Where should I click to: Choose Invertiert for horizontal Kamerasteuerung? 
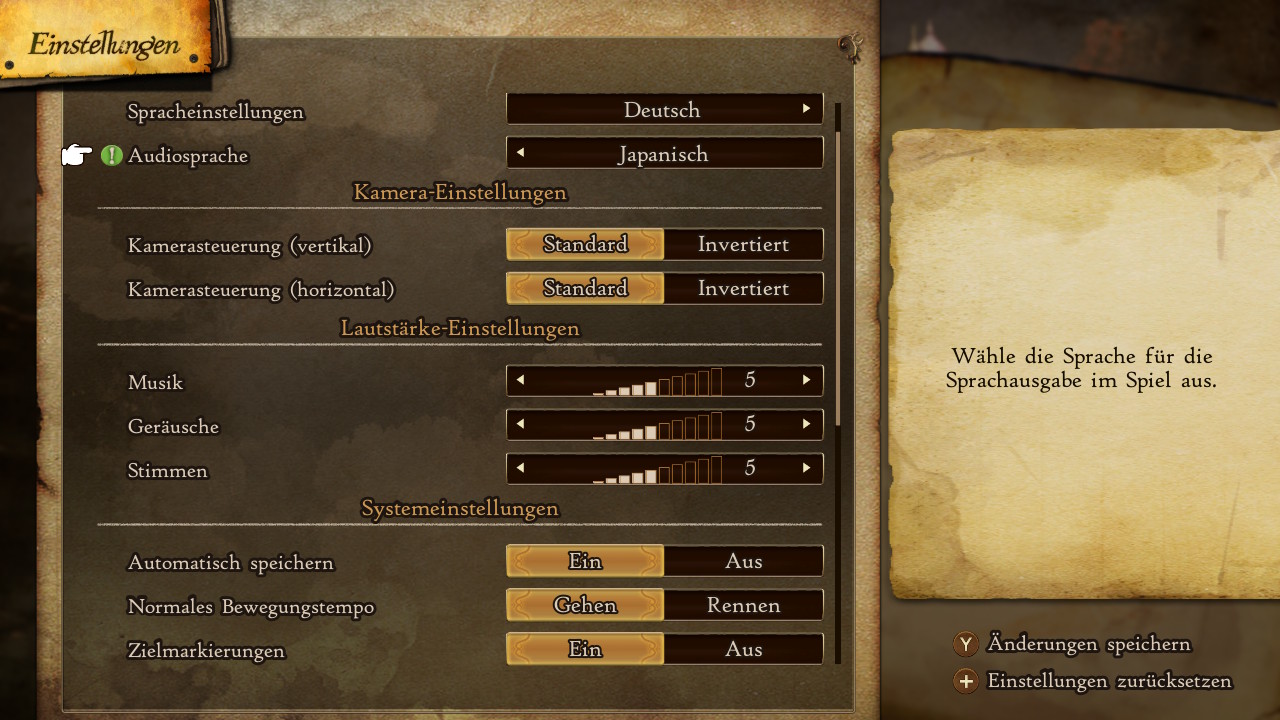point(743,288)
